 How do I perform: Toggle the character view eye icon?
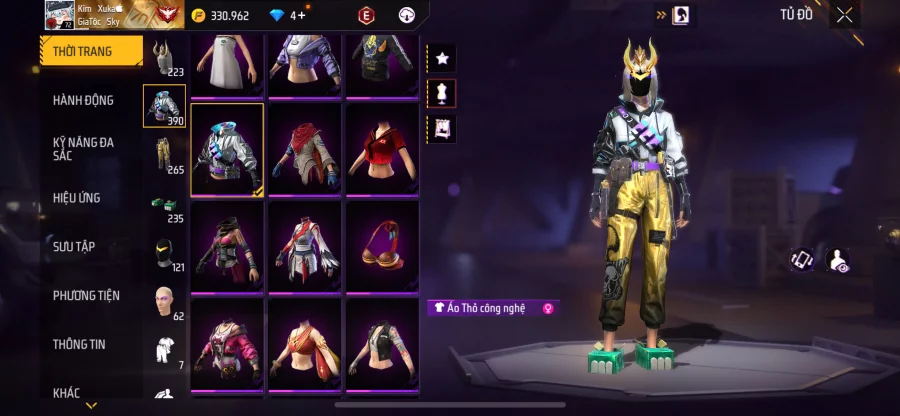click(838, 260)
